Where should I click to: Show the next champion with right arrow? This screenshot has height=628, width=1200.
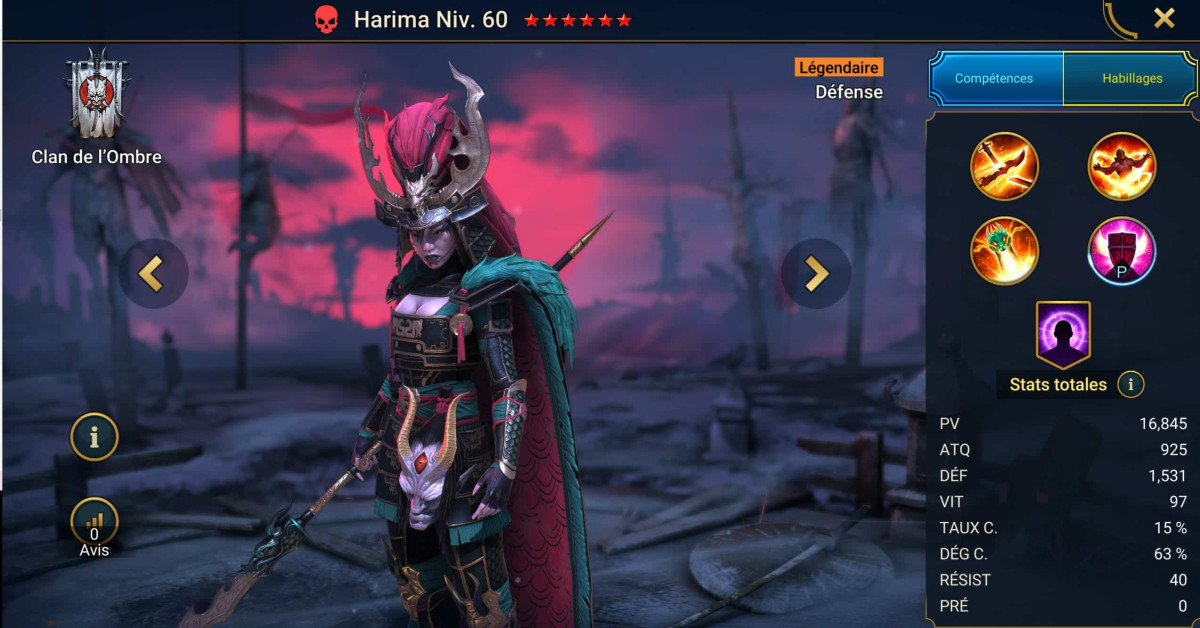(816, 274)
